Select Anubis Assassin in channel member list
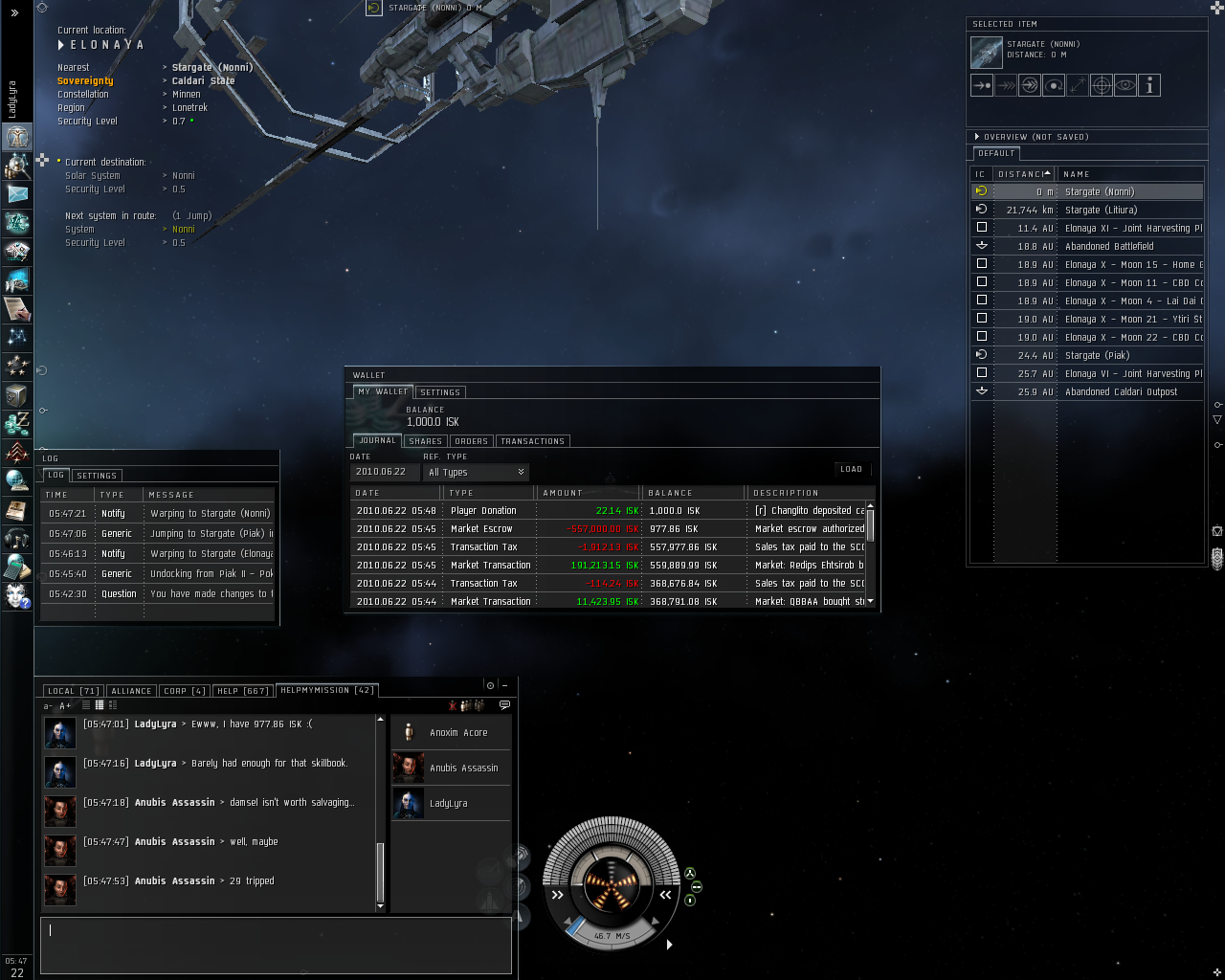 463,768
